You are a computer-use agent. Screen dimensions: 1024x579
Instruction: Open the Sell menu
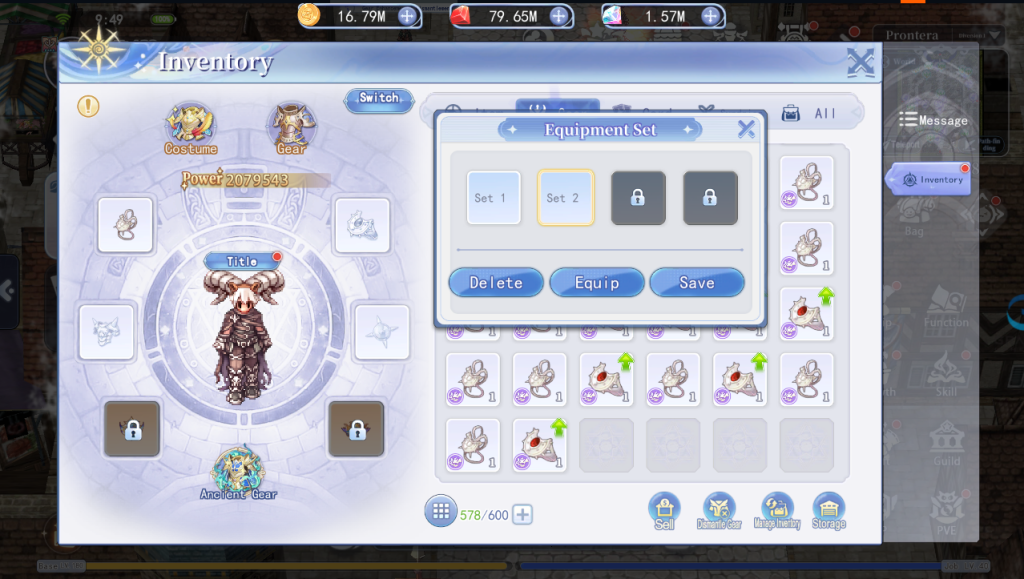664,511
